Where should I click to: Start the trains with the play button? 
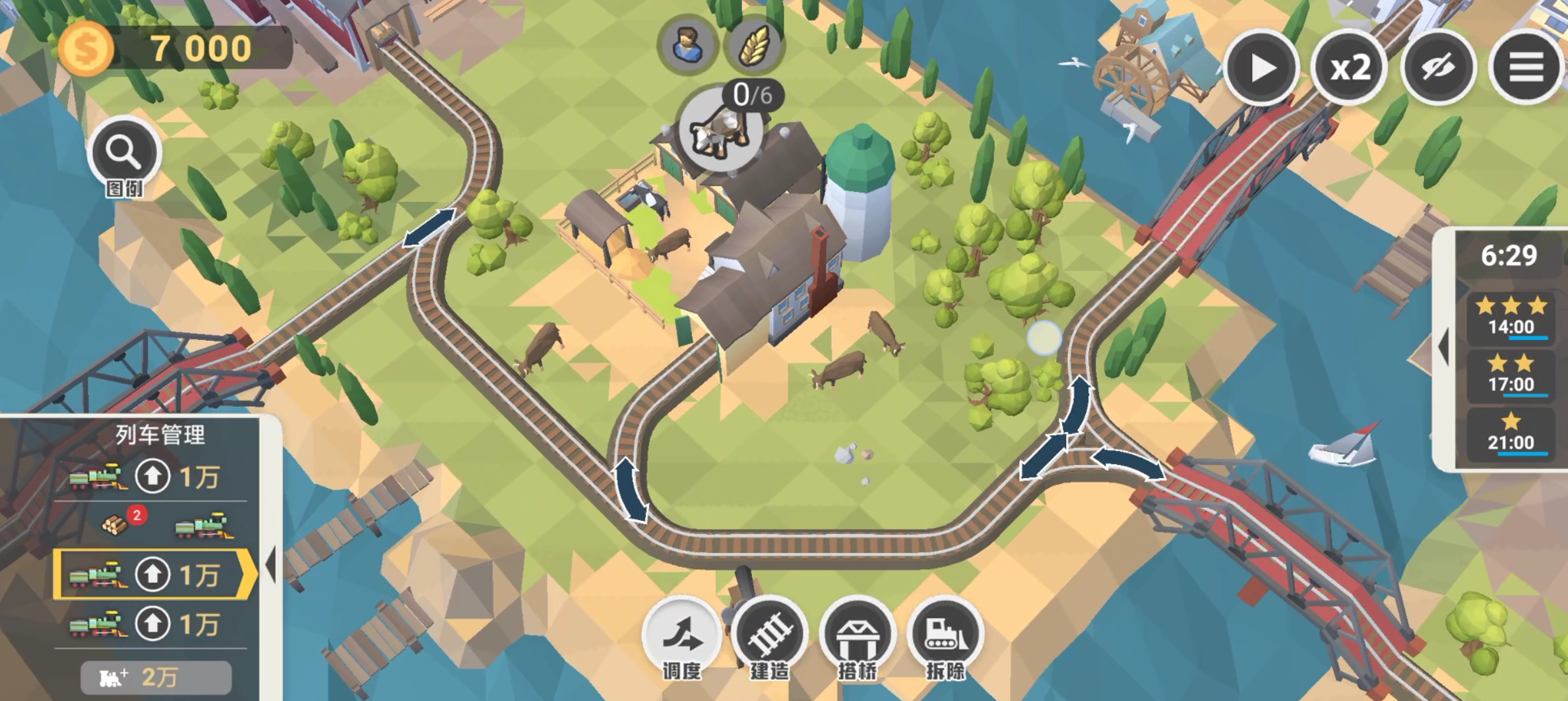pyautogui.click(x=1261, y=67)
